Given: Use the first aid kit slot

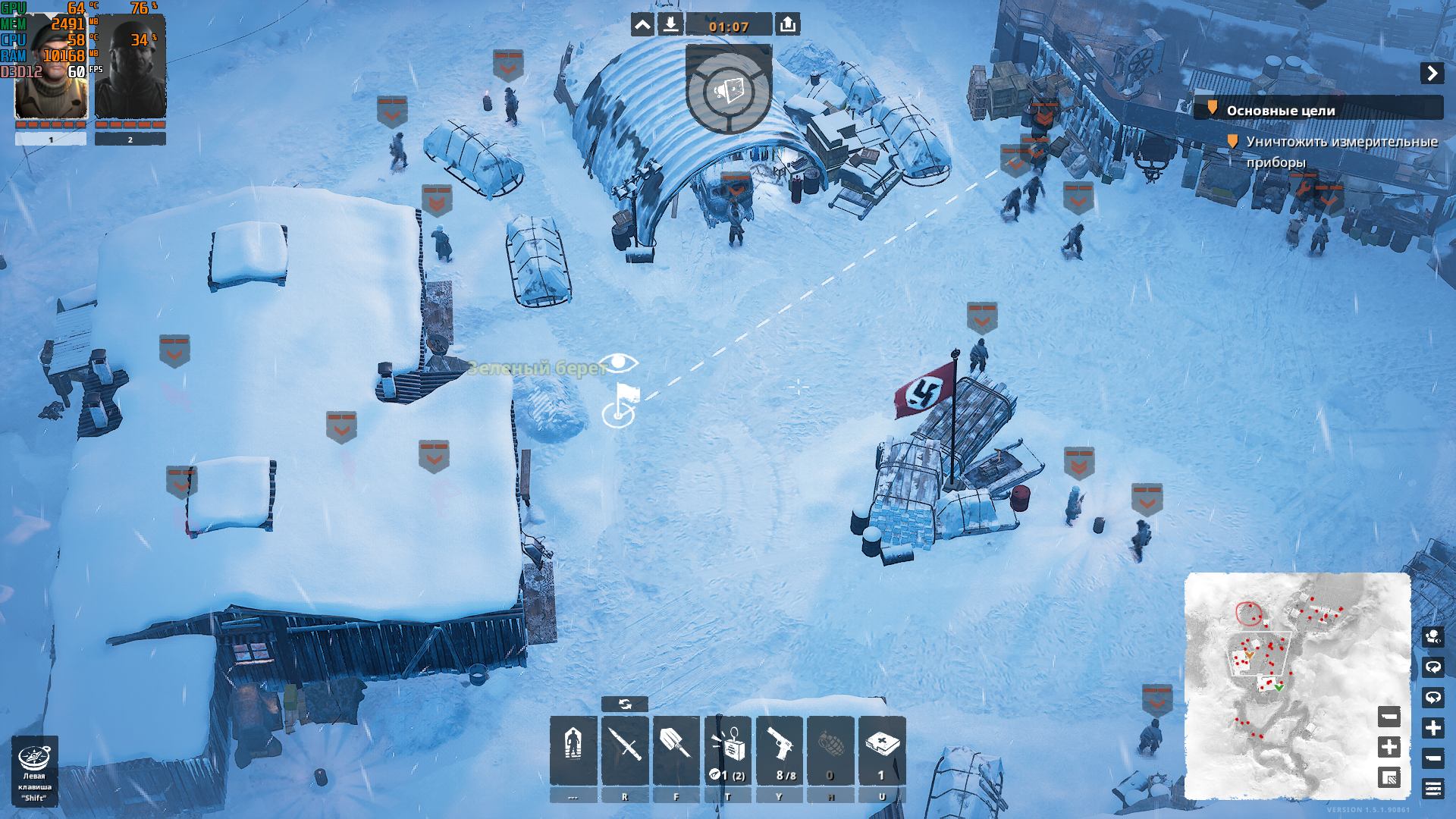Looking at the screenshot, I should (x=882, y=749).
